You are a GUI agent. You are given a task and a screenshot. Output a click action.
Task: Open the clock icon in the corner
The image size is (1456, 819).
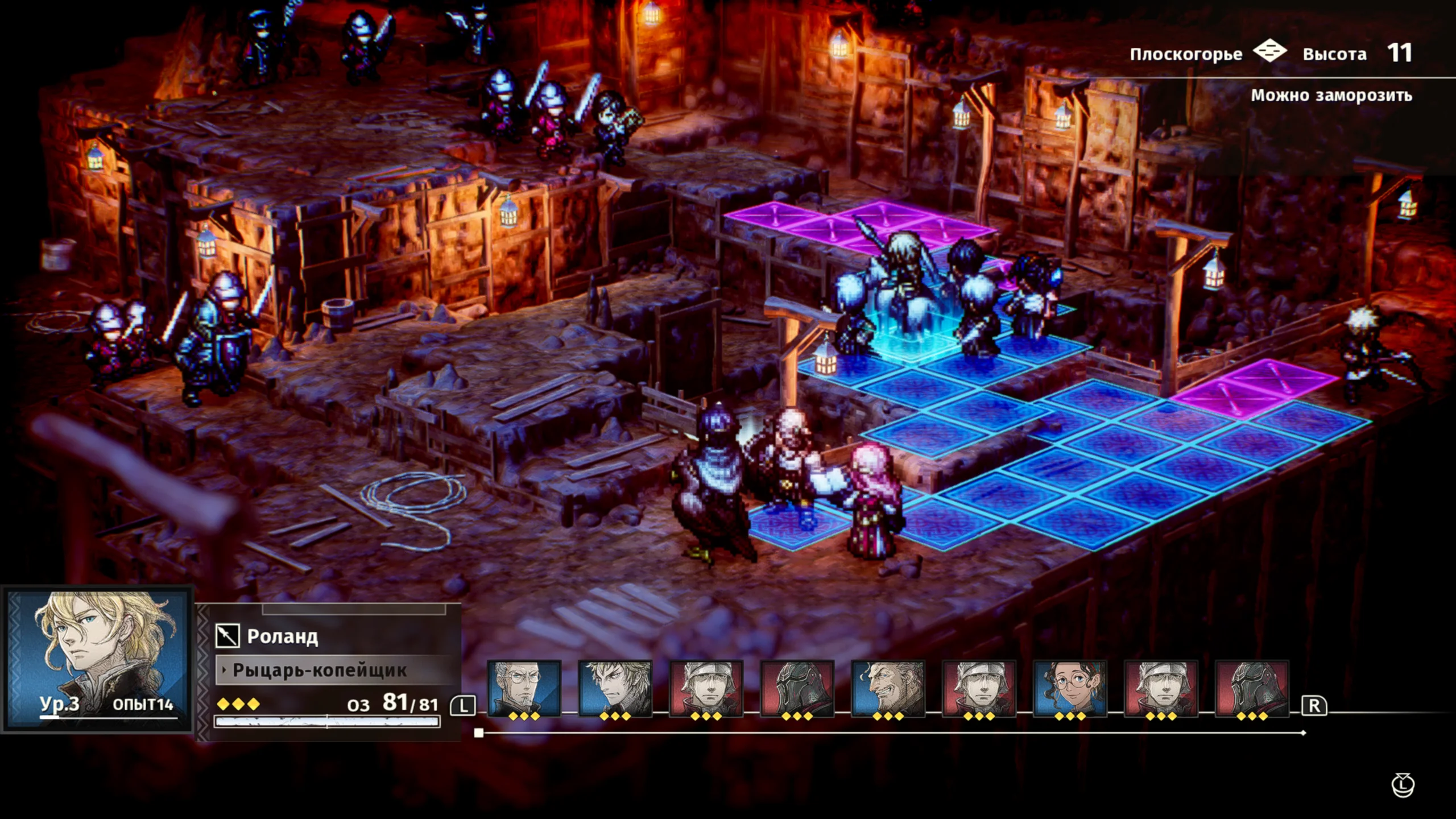click(x=1403, y=785)
